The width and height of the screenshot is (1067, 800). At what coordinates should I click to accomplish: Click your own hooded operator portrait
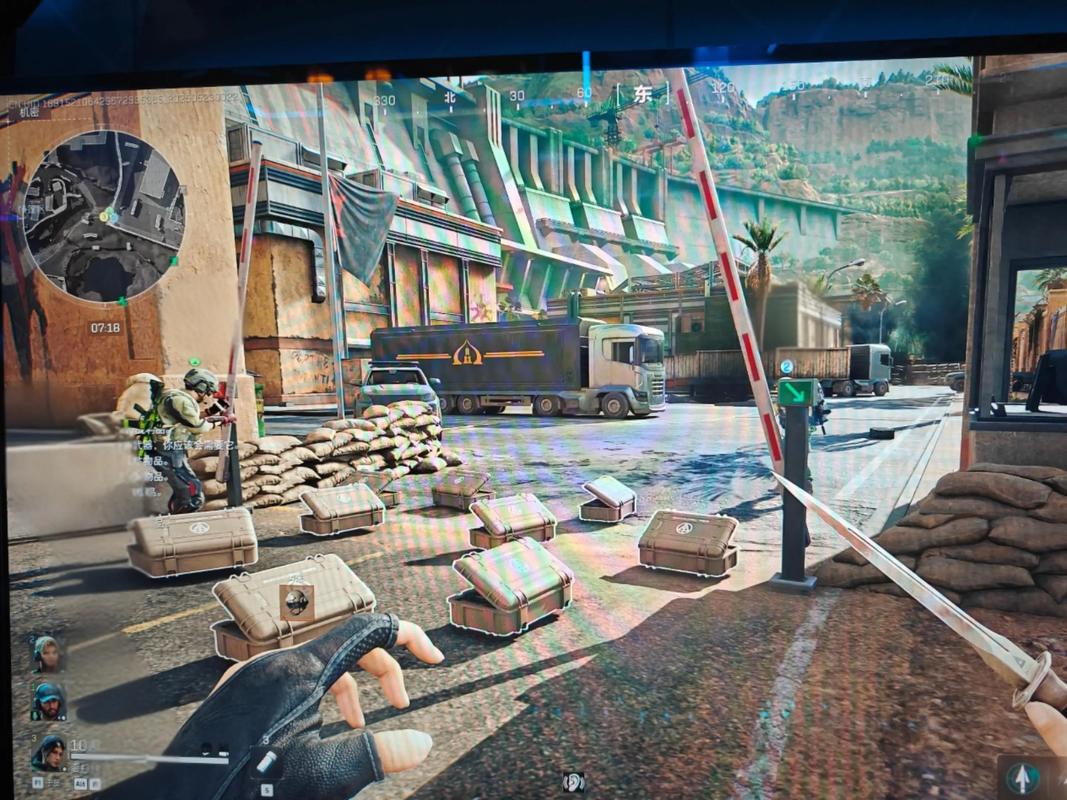coord(49,752)
